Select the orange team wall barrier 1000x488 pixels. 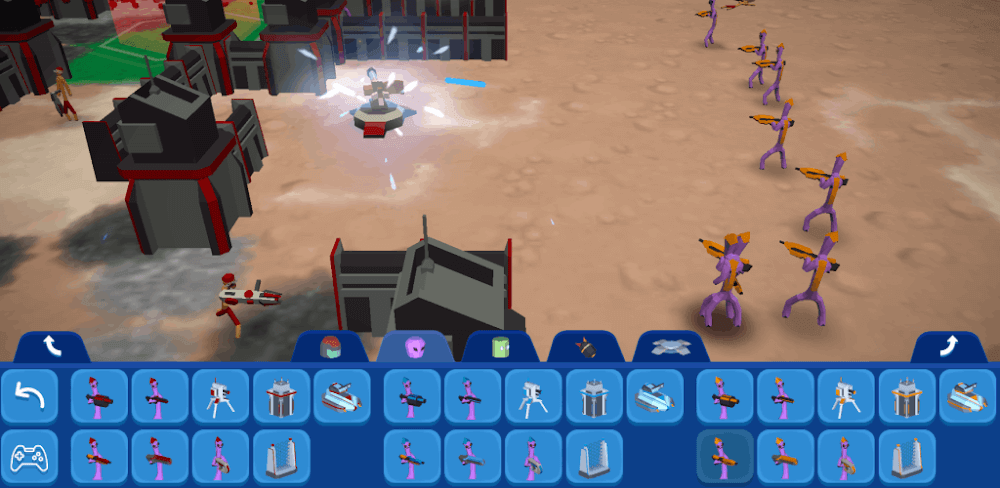click(x=907, y=457)
